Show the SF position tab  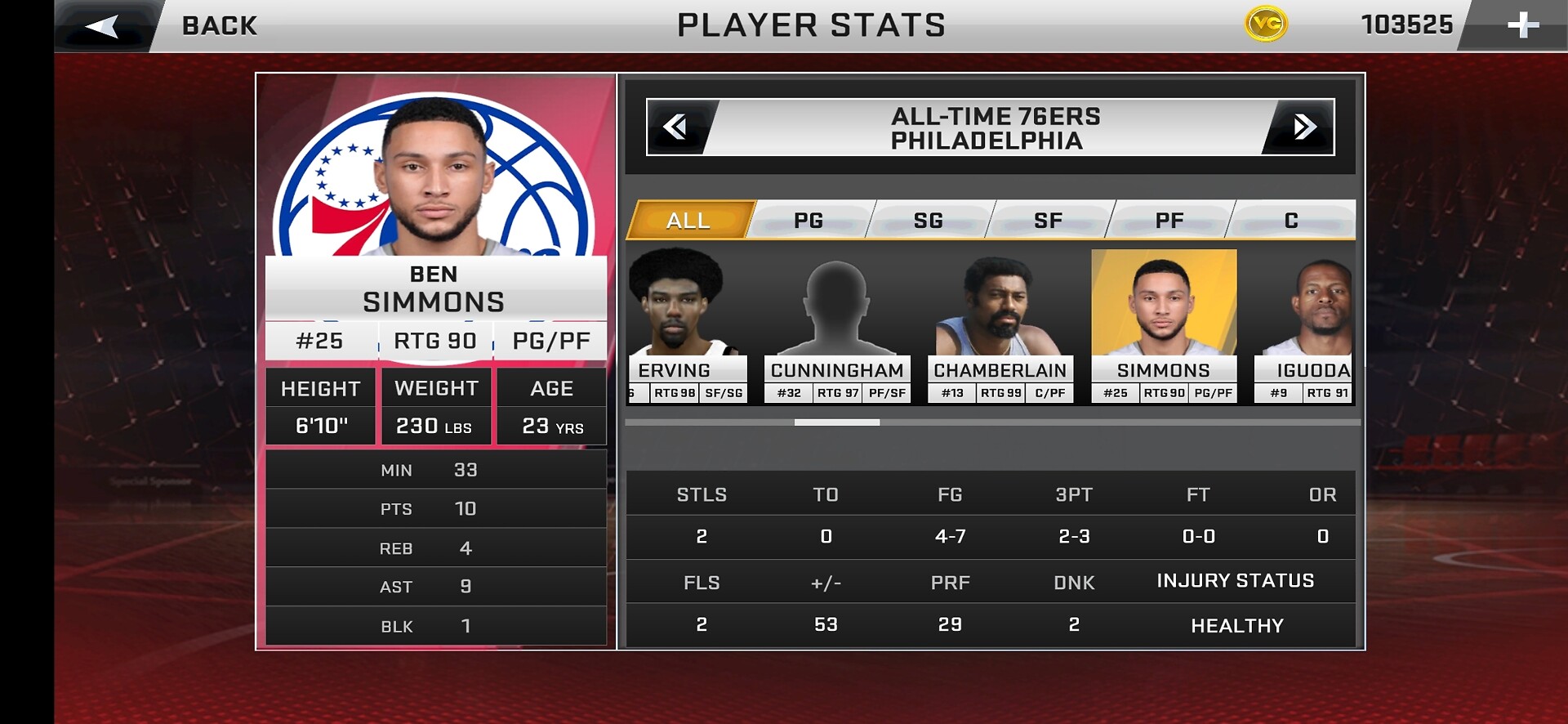point(1049,220)
